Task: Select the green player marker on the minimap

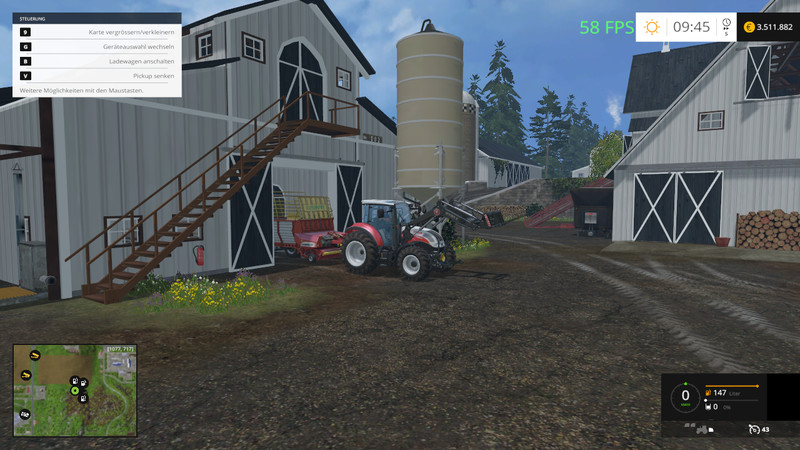Action: tap(74, 390)
